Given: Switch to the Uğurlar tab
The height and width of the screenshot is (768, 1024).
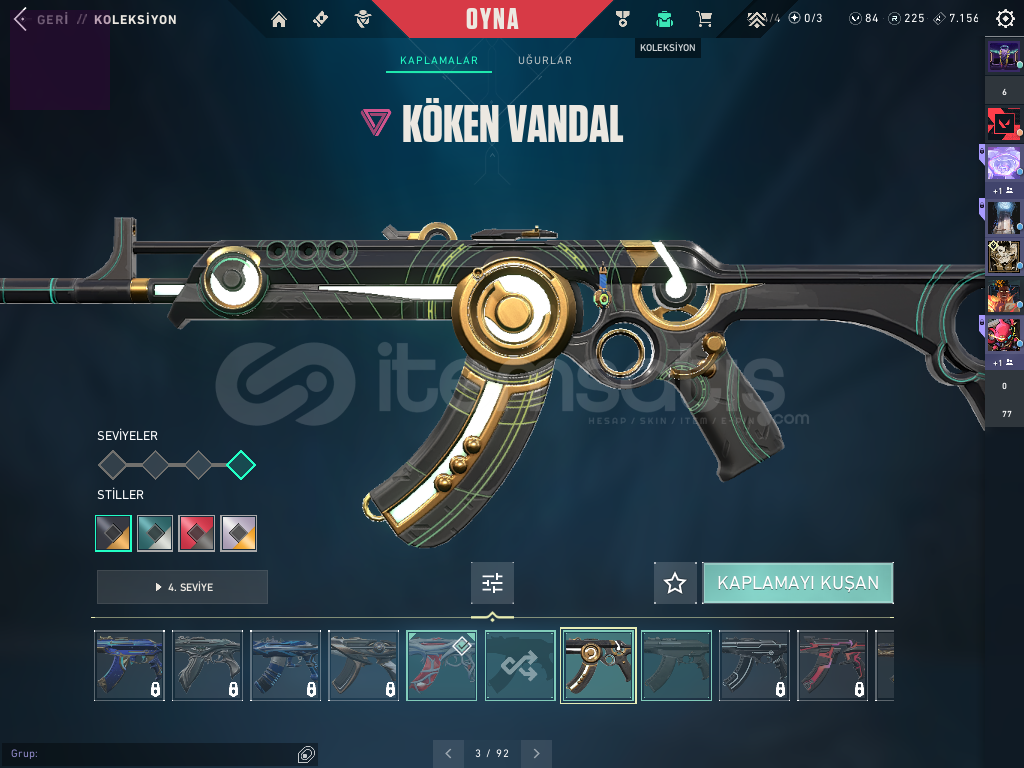Looking at the screenshot, I should click(545, 61).
